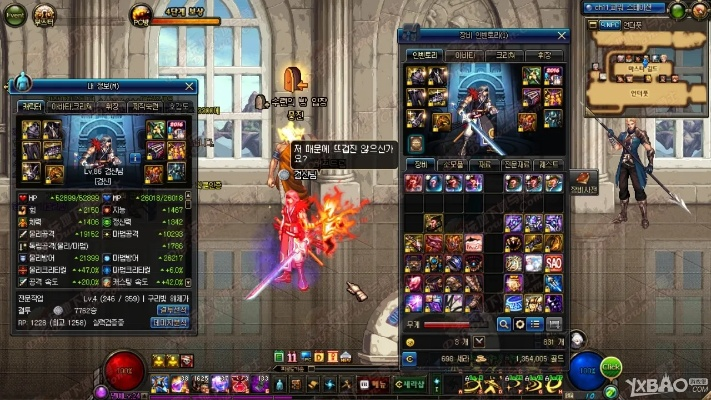Close the equipment inventory window

click(562, 35)
